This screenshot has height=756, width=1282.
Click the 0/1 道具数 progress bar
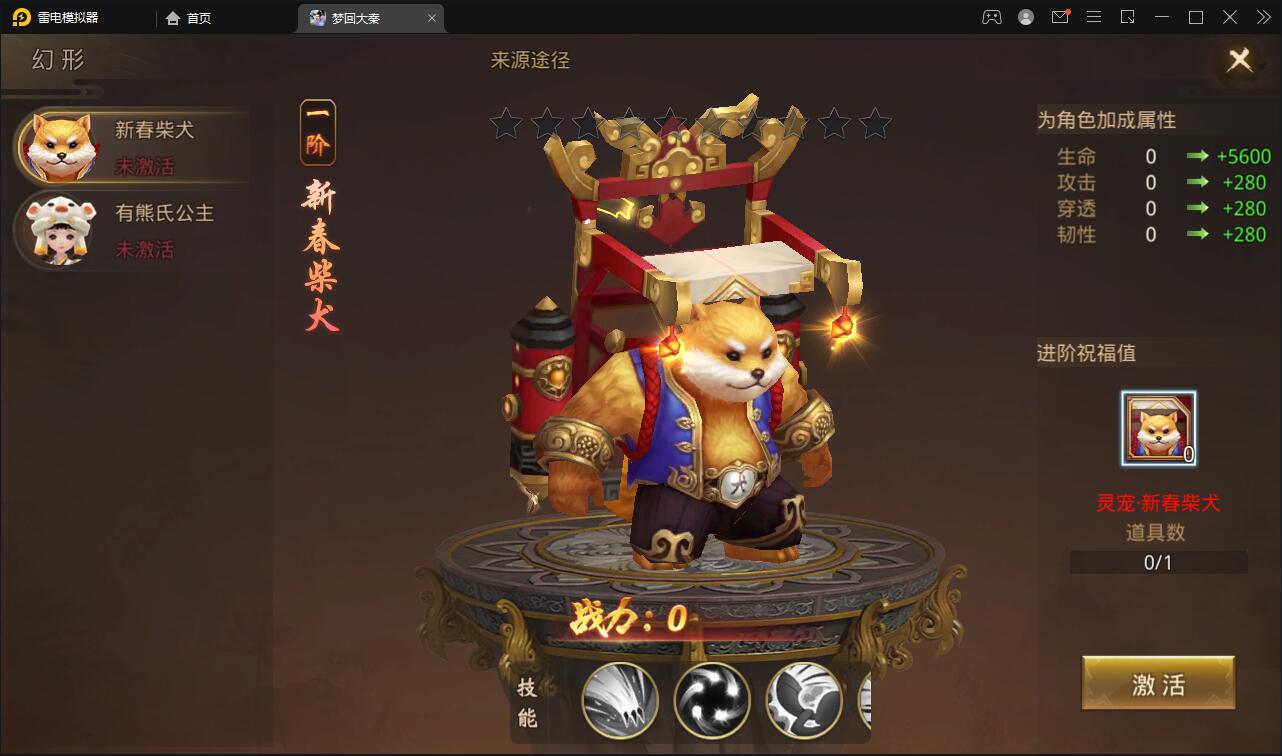(1157, 564)
